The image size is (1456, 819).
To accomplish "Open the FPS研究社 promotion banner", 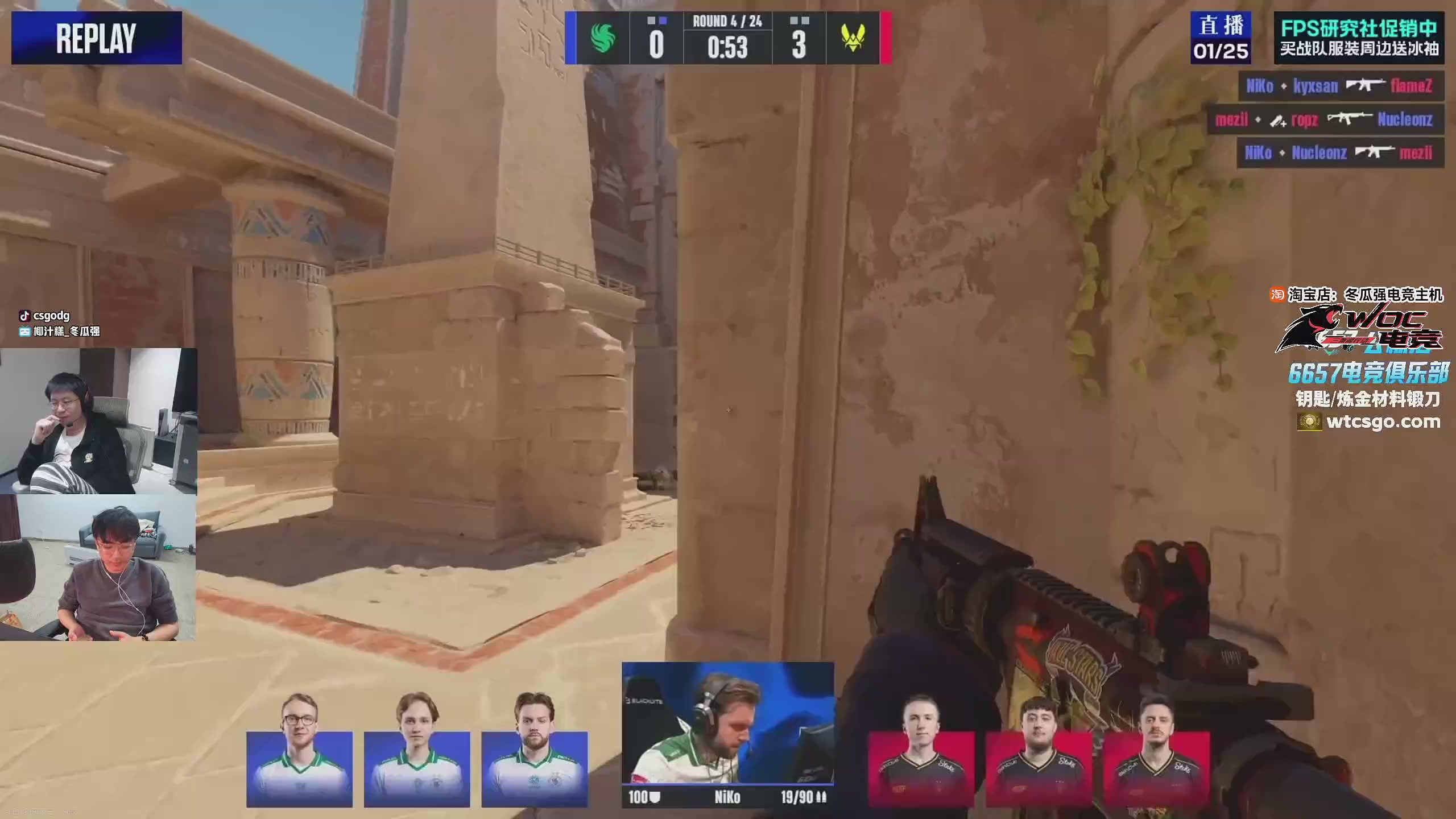I will point(1359,38).
